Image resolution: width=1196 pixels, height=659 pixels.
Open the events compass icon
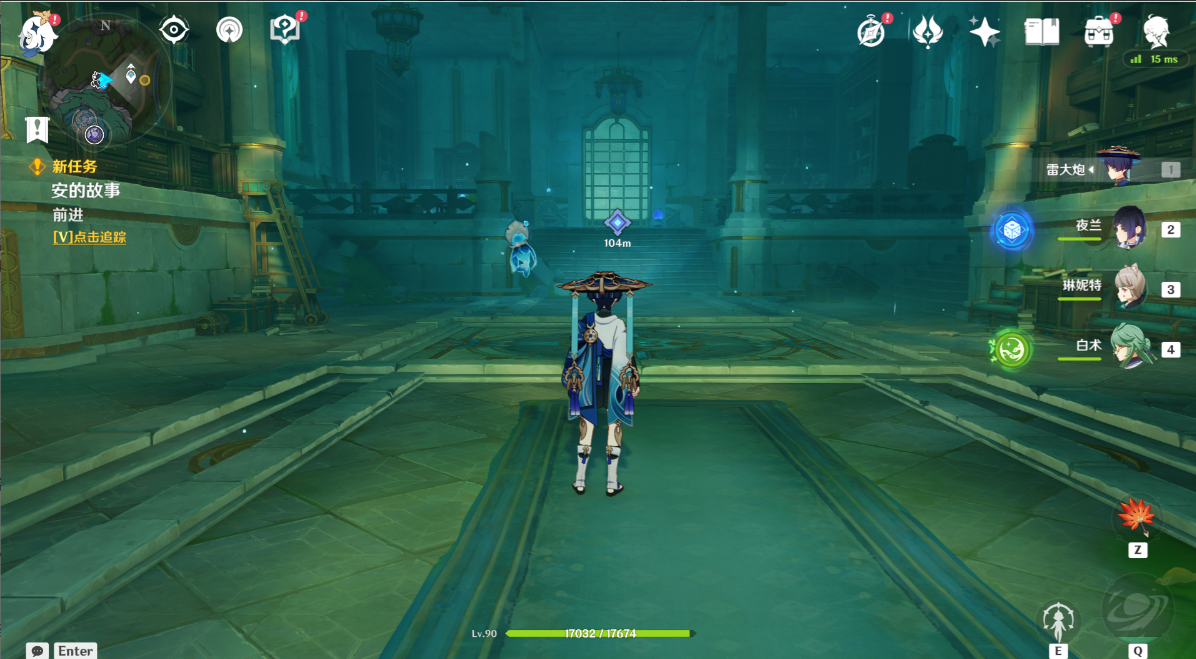(x=872, y=32)
